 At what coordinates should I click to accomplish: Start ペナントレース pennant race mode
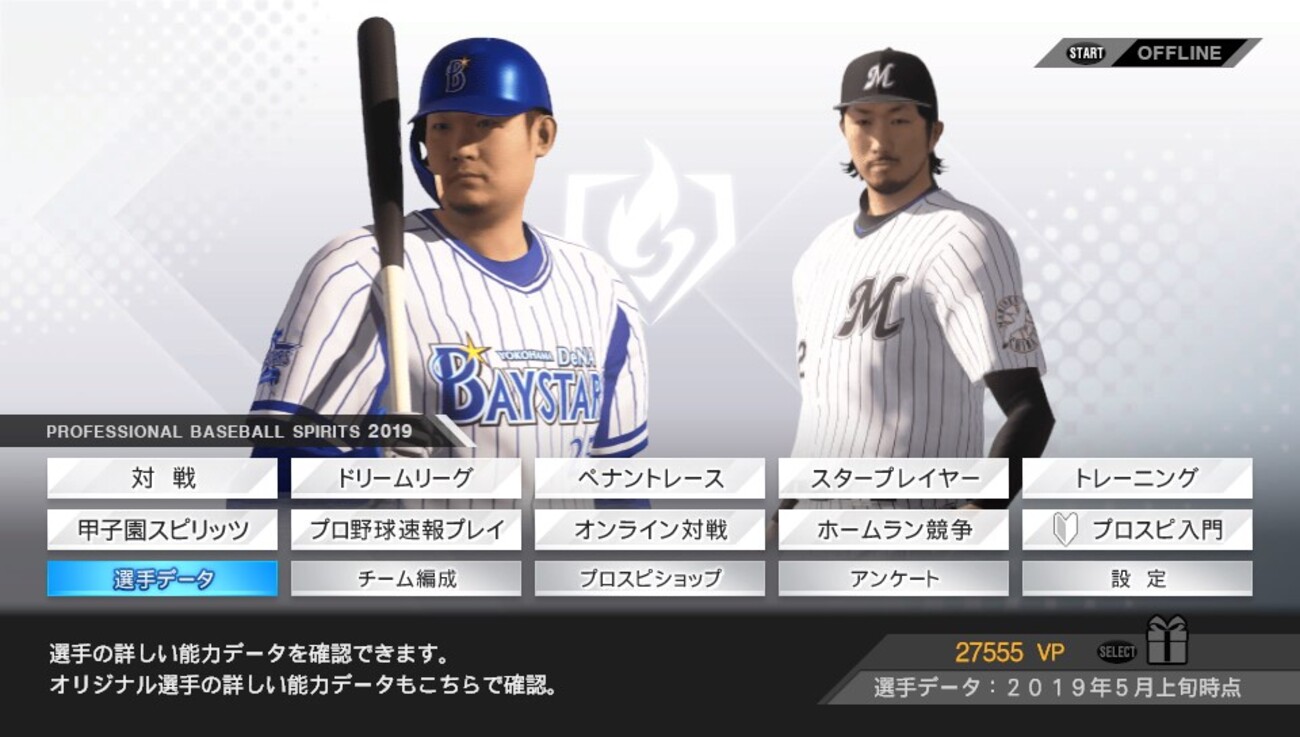tap(649, 479)
